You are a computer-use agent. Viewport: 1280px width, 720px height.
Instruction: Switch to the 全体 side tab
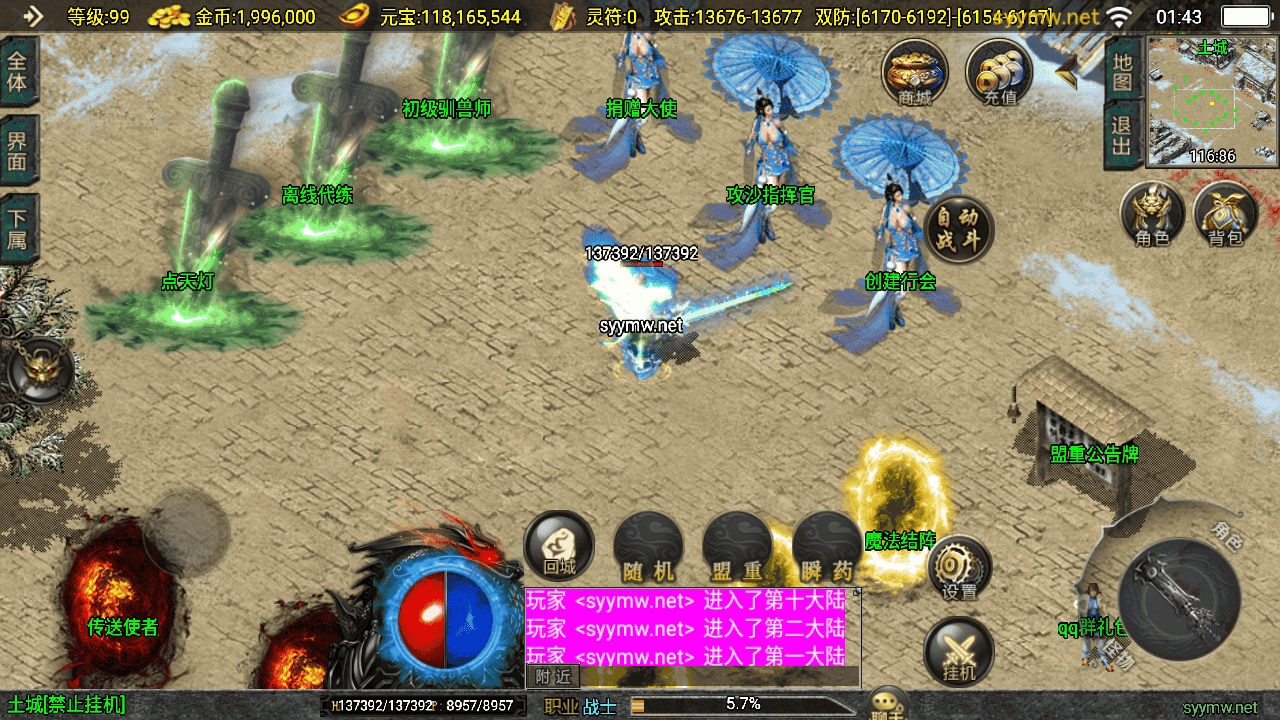click(x=18, y=70)
